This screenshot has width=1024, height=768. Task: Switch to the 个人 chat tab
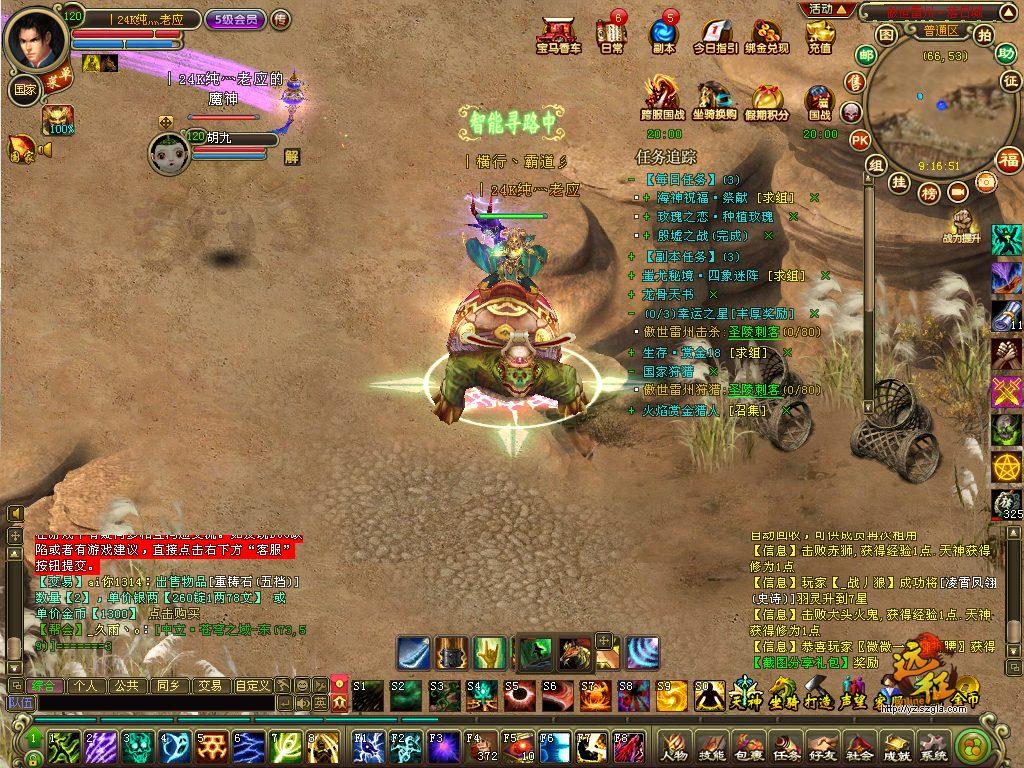(x=84, y=686)
